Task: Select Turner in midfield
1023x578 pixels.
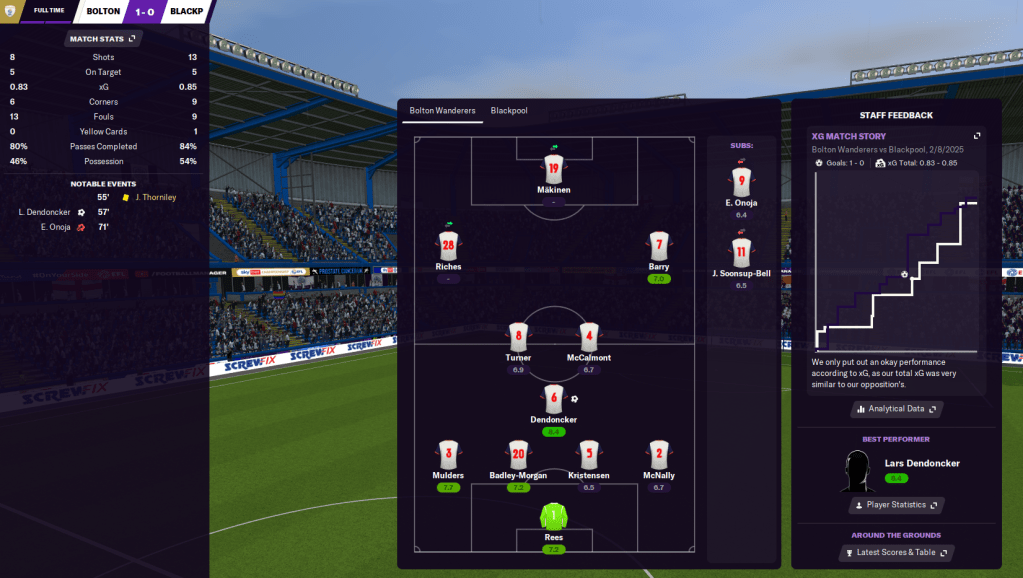Action: tap(517, 337)
